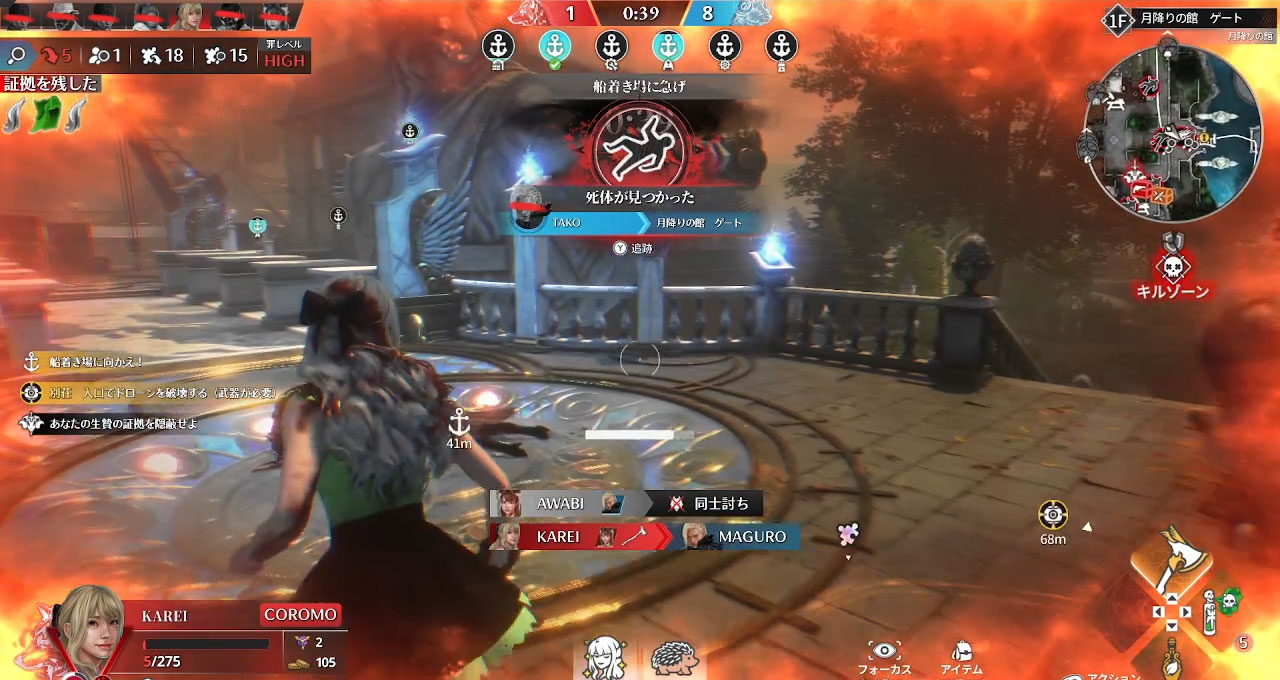Select the white-haired girl emote icon
The width and height of the screenshot is (1280, 680).
606,658
